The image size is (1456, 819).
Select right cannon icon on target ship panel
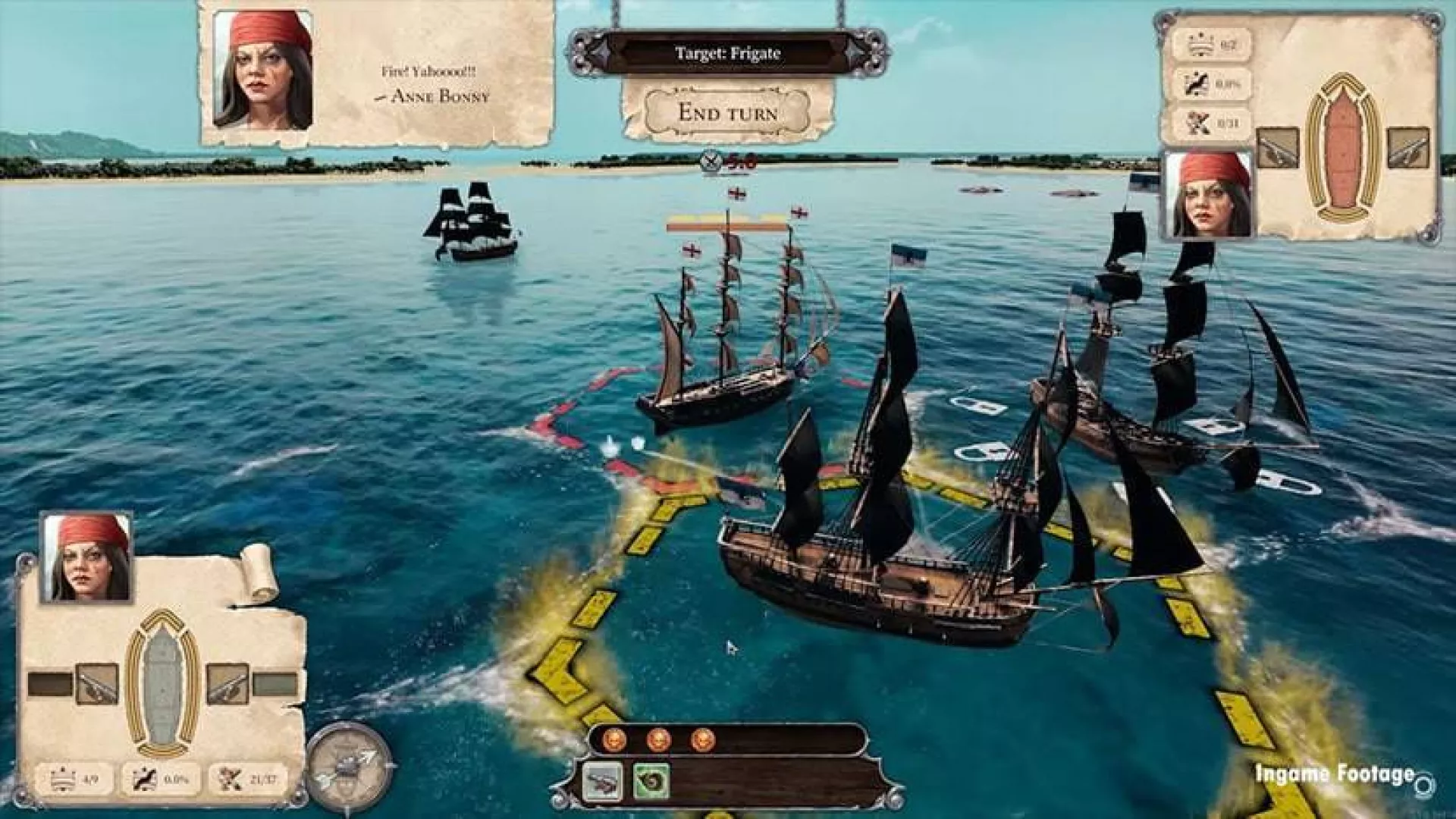(1408, 148)
